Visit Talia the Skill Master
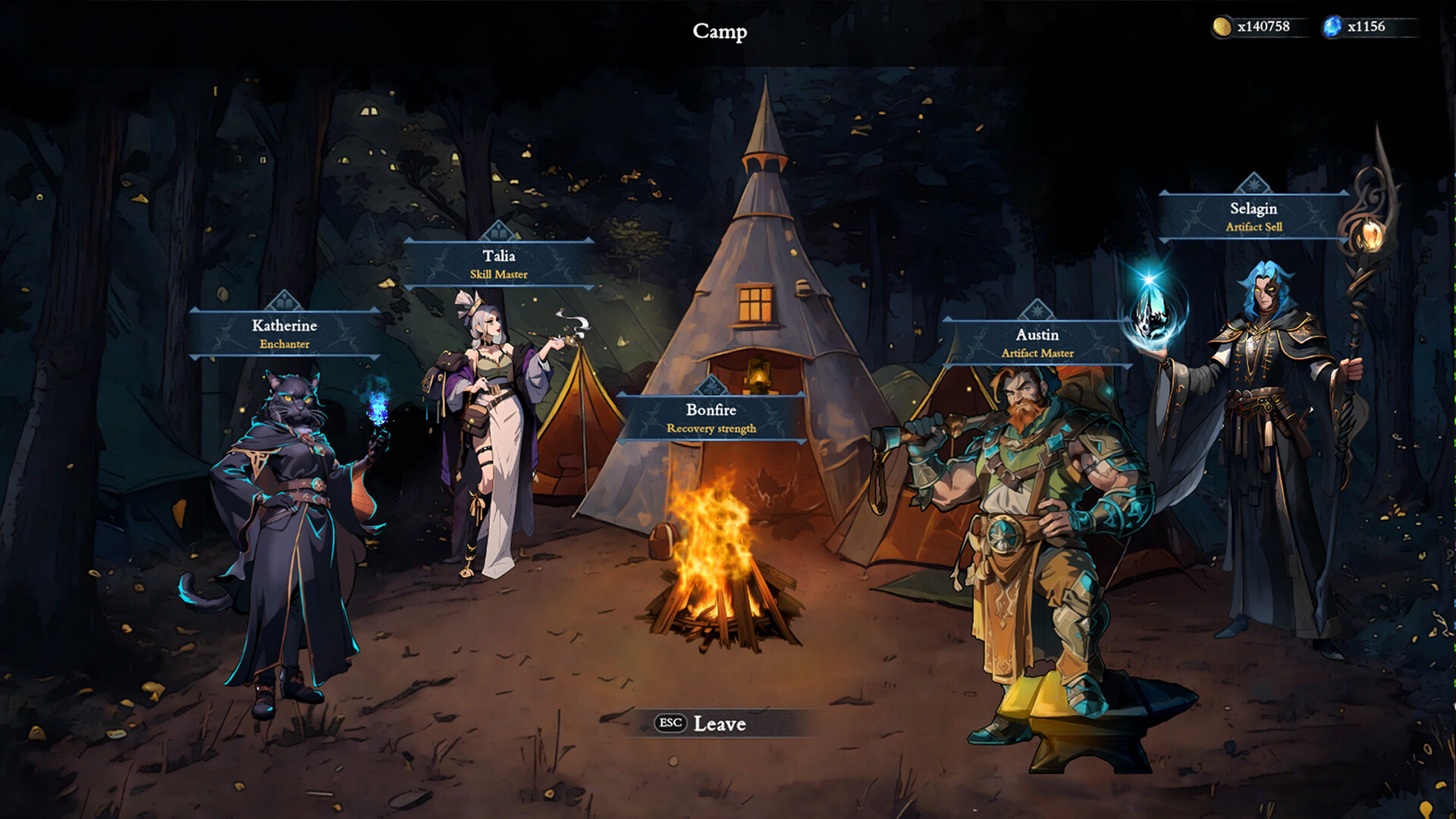 [498, 264]
